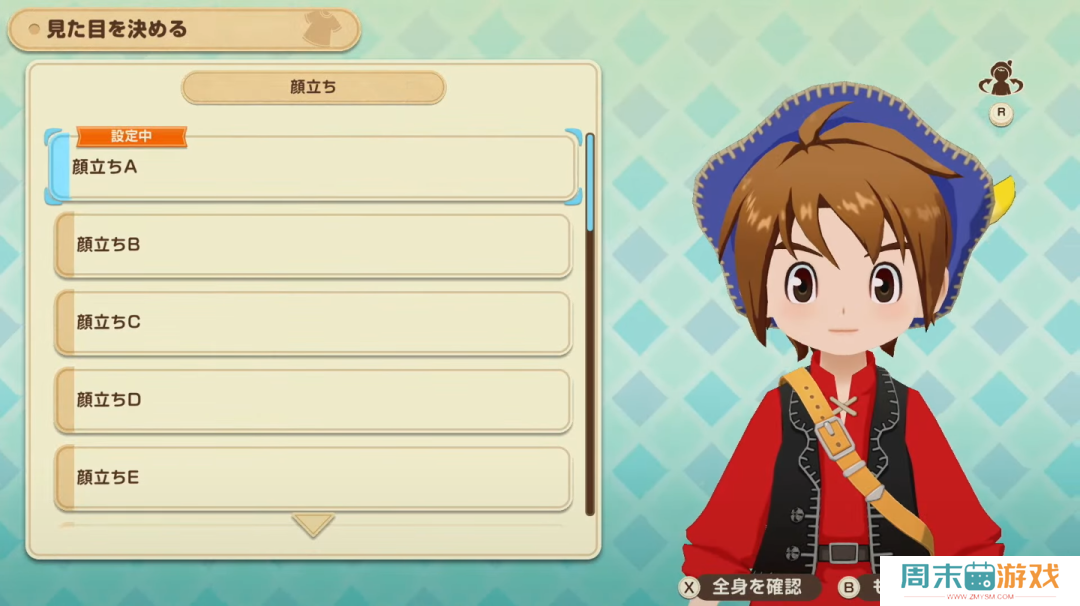The width and height of the screenshot is (1080, 606).
Task: Choose the 顔立ちB face option
Action: [313, 245]
